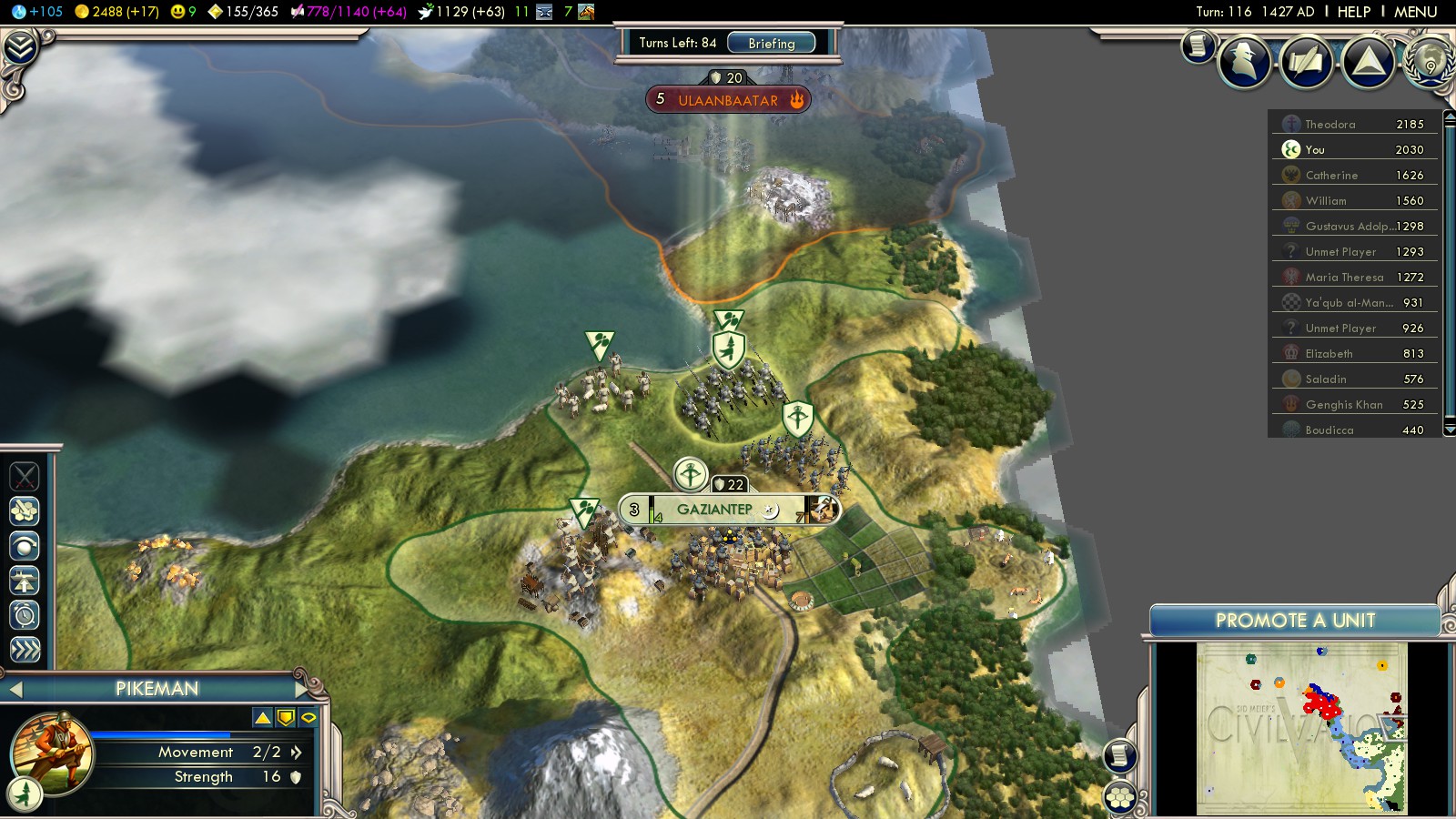Choose the alarm clock sleep action
Image resolution: width=1456 pixels, height=819 pixels.
[x=25, y=615]
